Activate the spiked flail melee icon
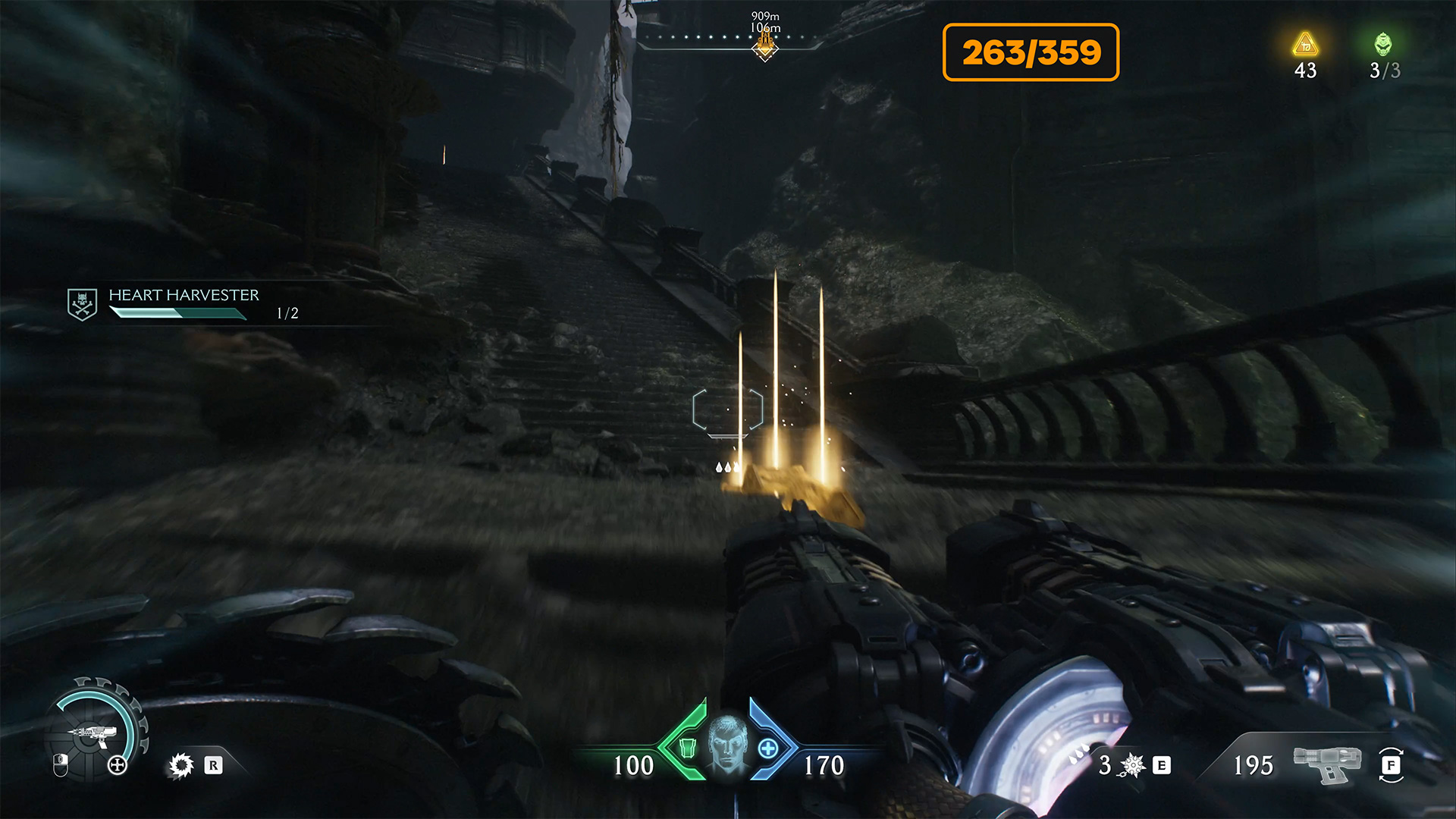This screenshot has width=1456, height=819. (x=1132, y=765)
